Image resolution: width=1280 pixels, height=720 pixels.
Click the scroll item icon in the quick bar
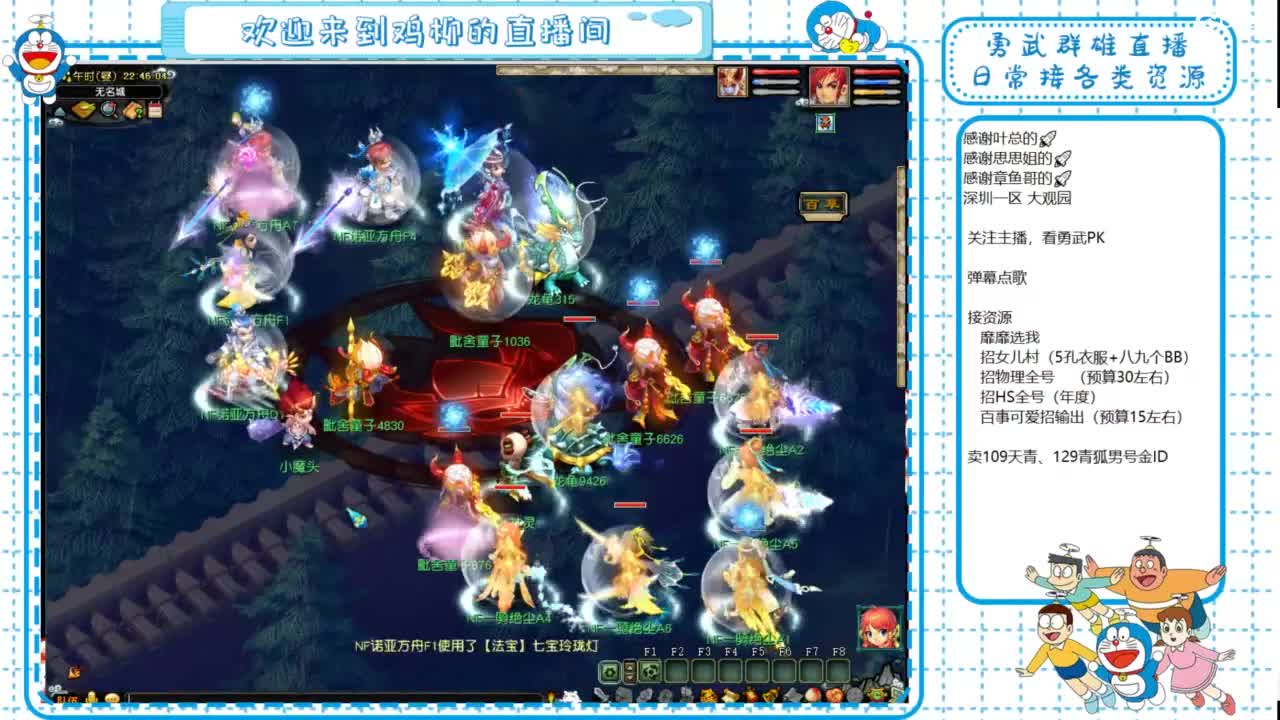(x=730, y=695)
